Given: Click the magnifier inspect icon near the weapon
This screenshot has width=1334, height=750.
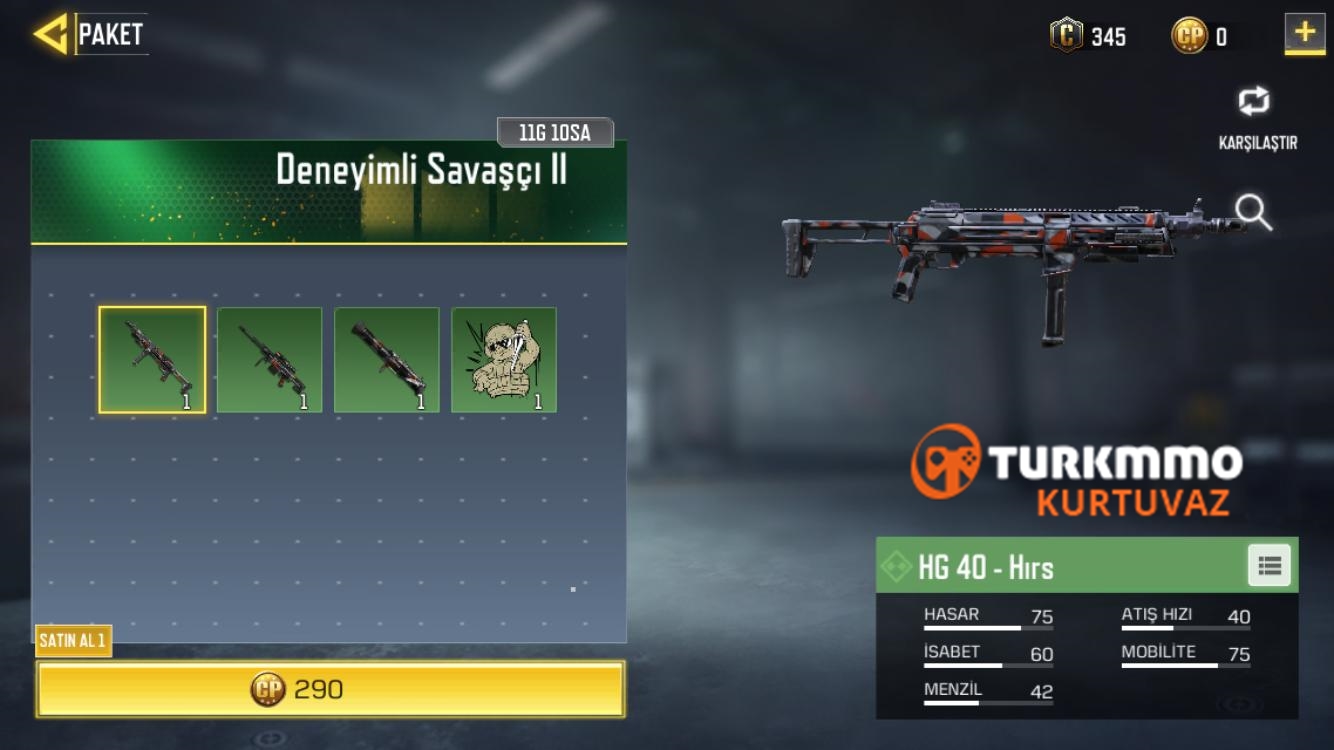Looking at the screenshot, I should (x=1250, y=212).
